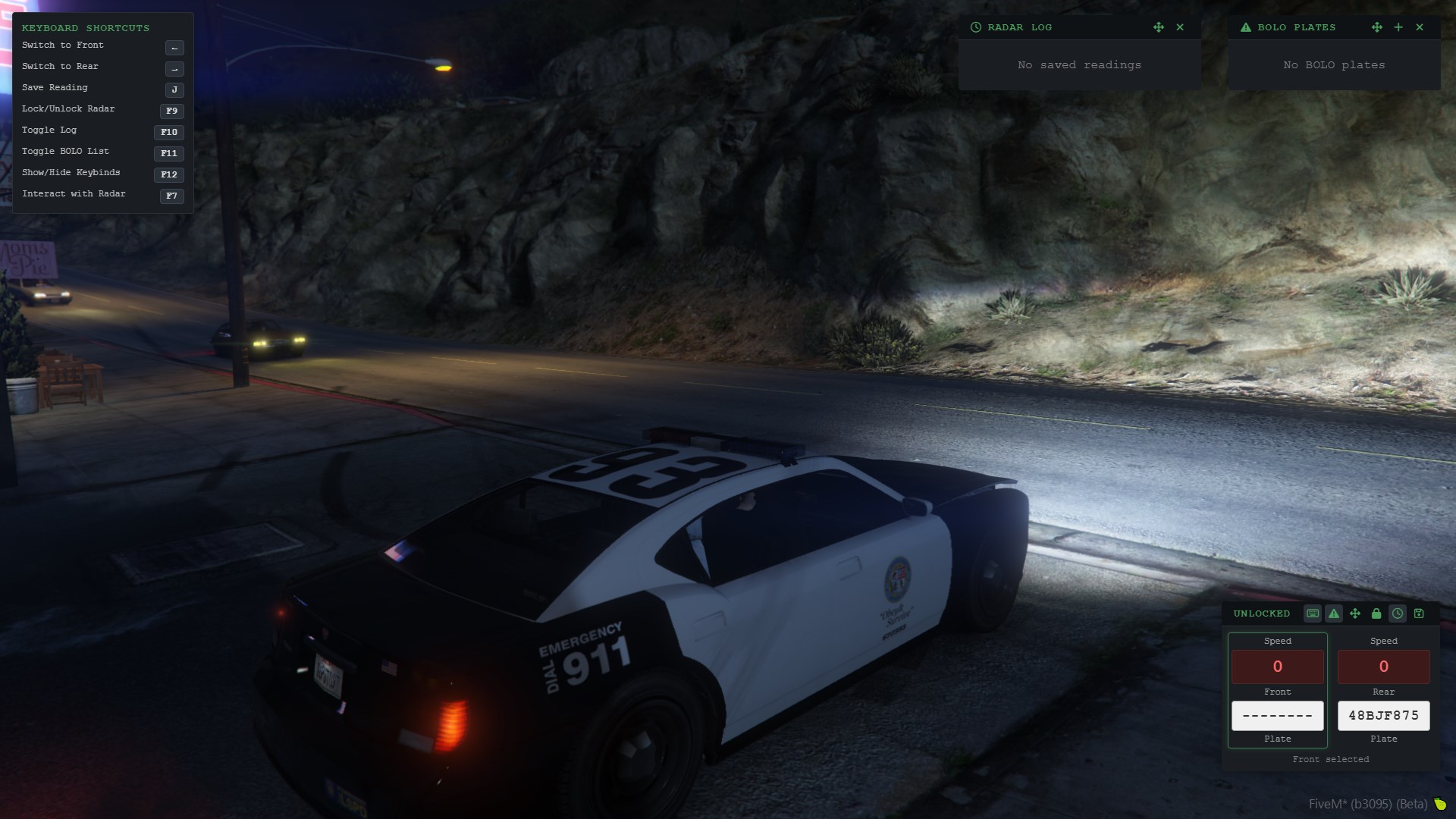This screenshot has height=819, width=1456.
Task: Close the Radar Log panel
Action: [x=1180, y=27]
